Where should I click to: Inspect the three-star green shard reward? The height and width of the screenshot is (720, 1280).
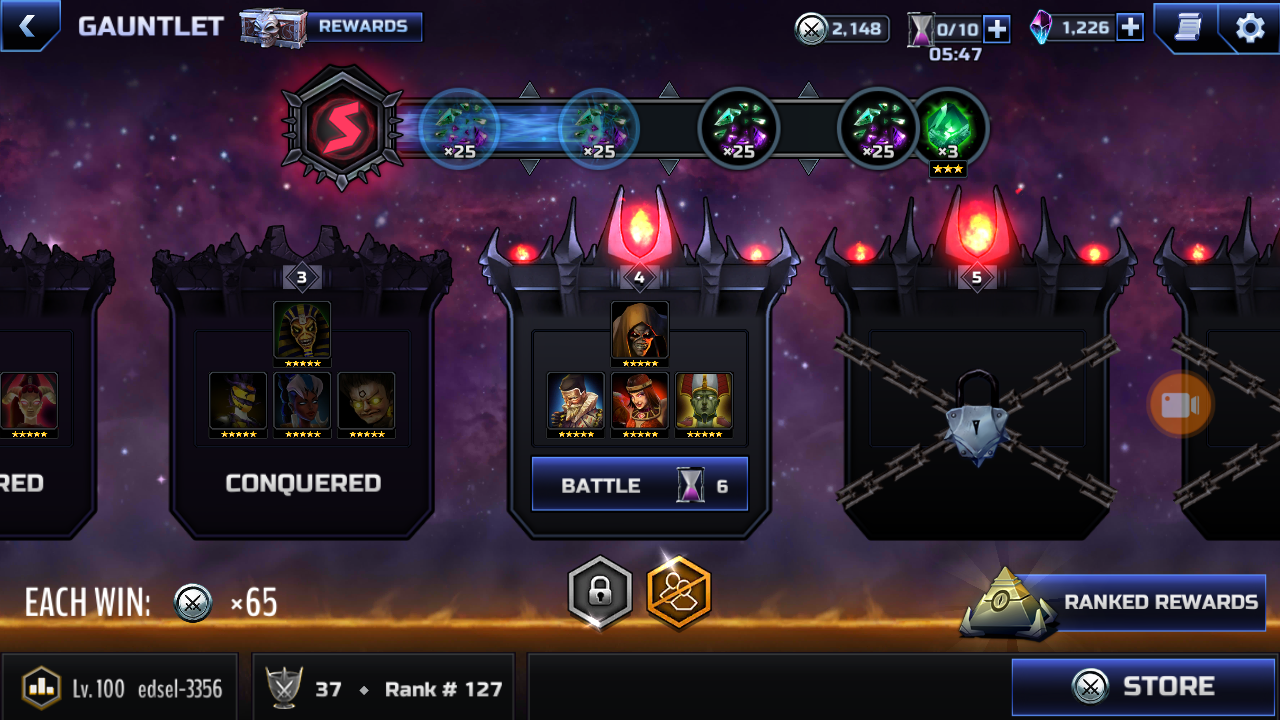[x=949, y=130]
